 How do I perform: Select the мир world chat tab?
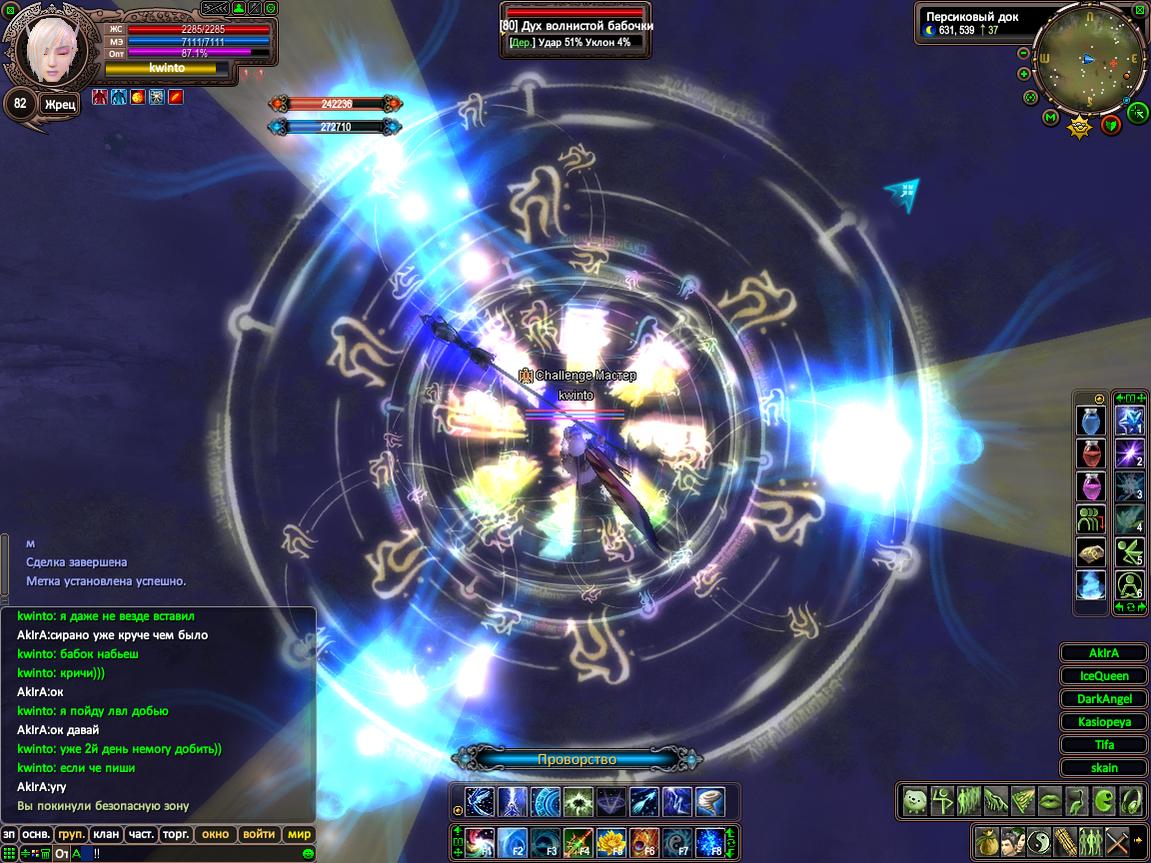pyautogui.click(x=299, y=834)
